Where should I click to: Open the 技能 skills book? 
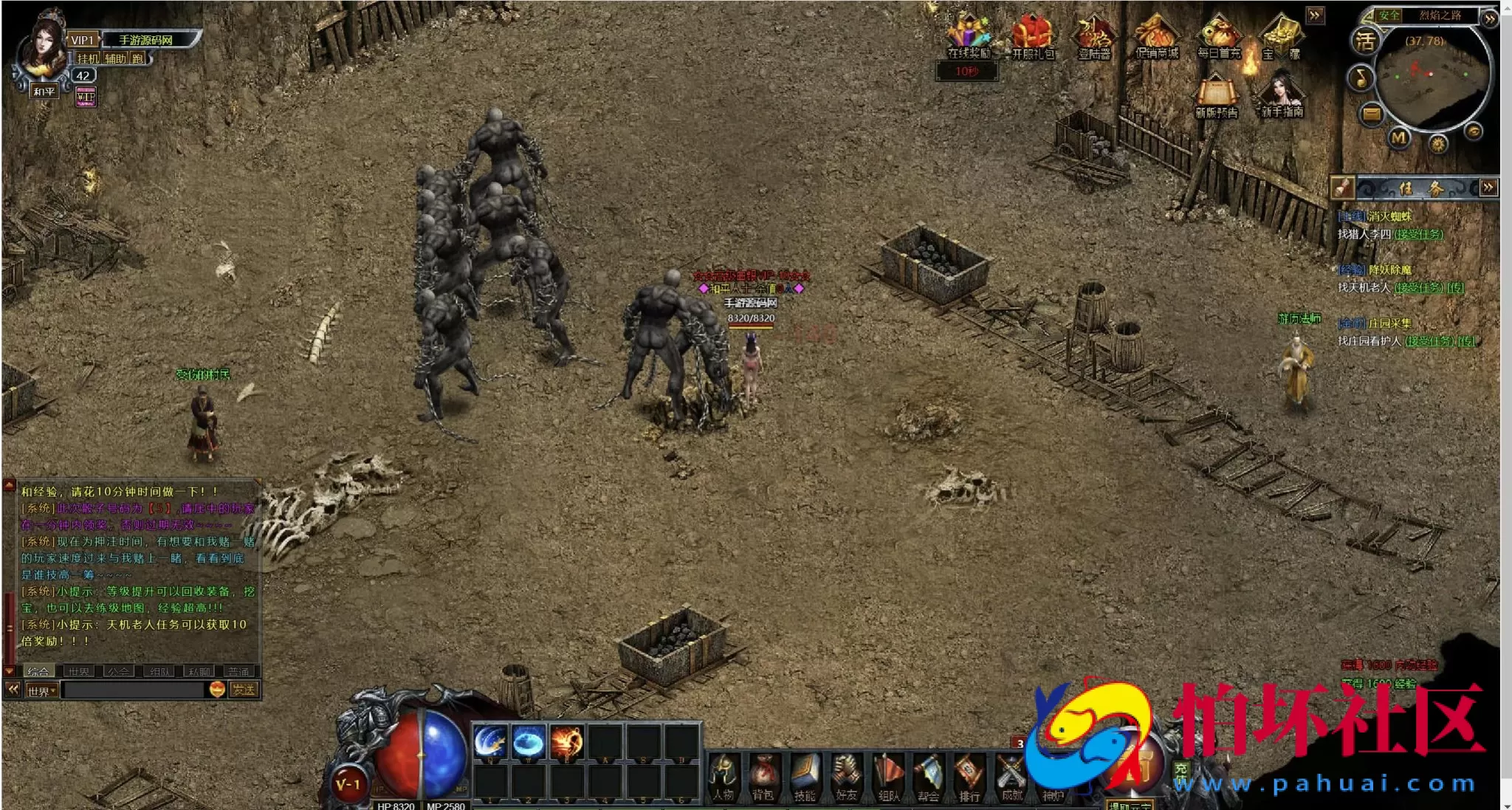[805, 777]
